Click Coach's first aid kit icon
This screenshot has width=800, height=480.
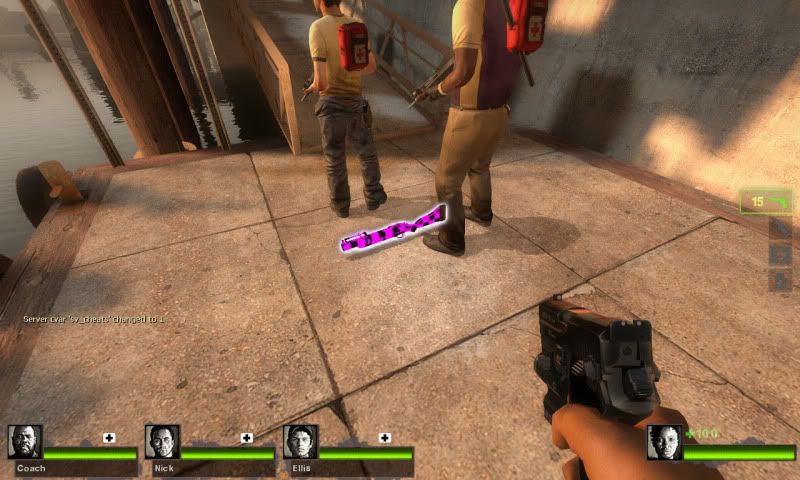109,438
